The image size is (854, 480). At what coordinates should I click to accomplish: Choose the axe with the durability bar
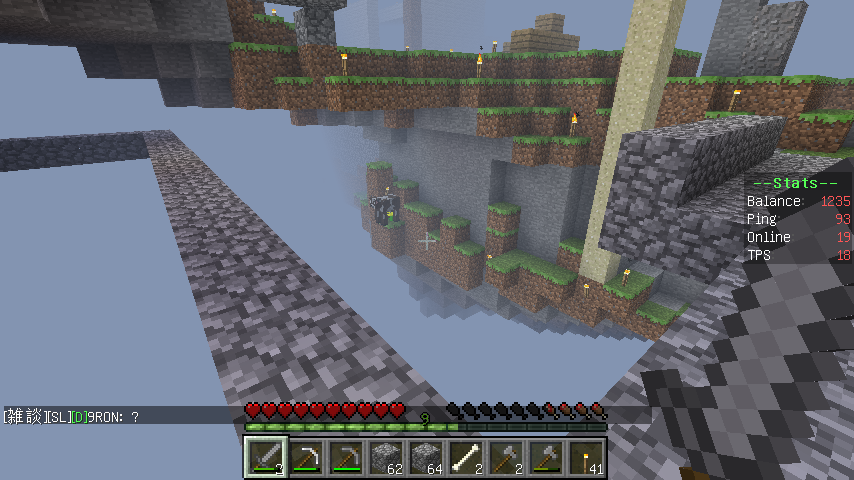546,458
